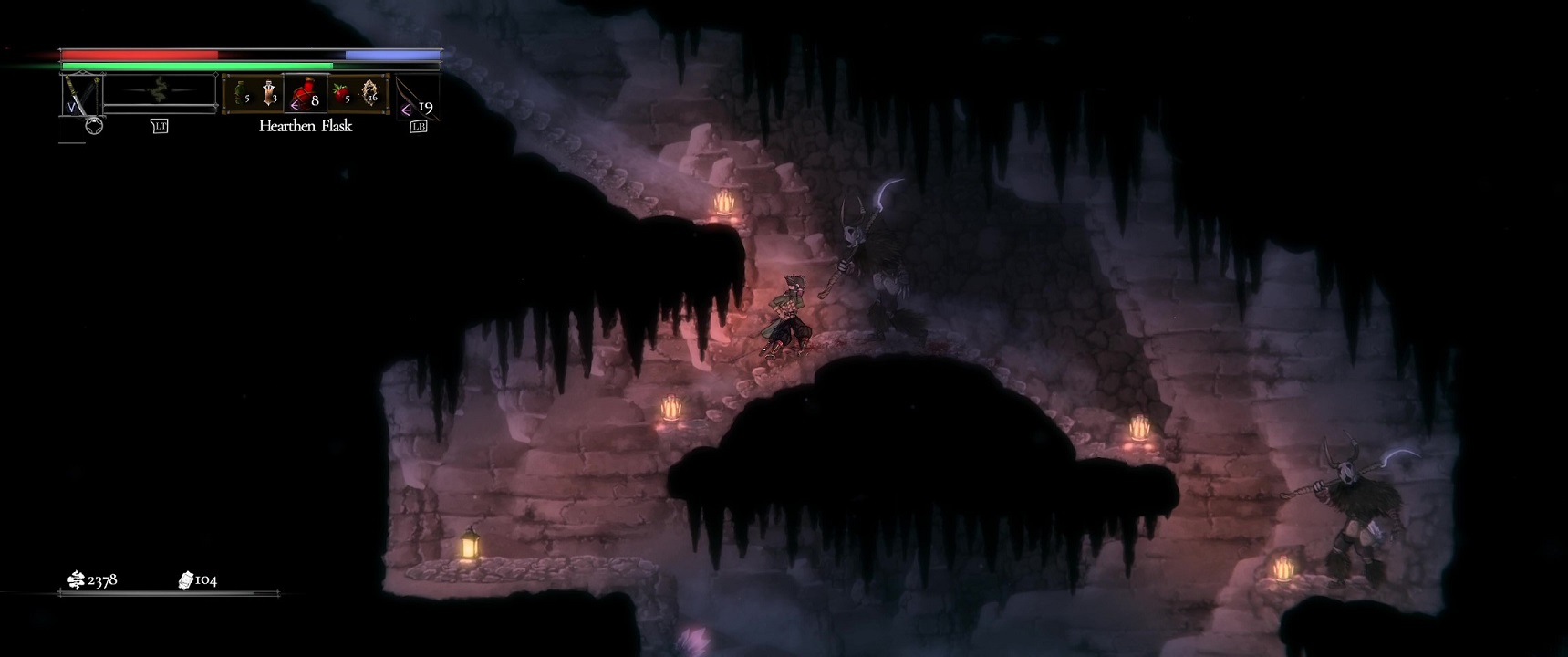This screenshot has width=1568, height=657.
Task: Pick the glowing shard item slot
Action: point(370,94)
